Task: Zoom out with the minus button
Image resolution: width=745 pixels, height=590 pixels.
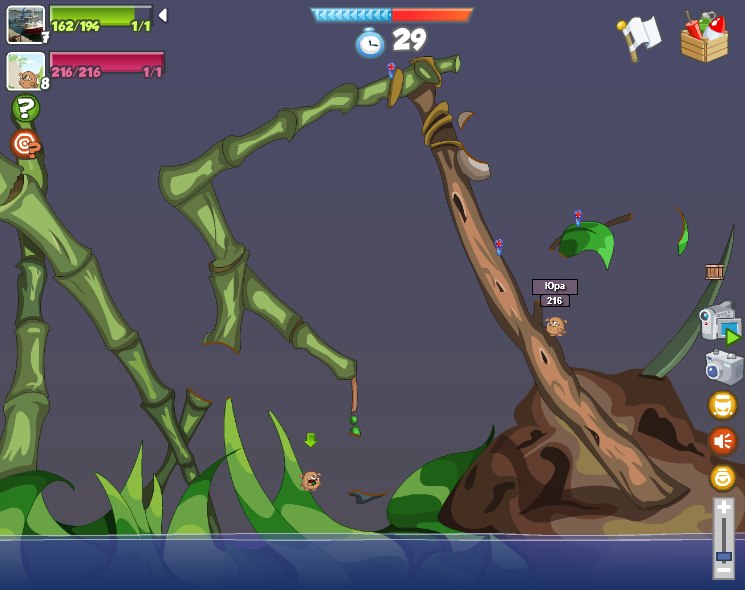Action: pos(723,571)
